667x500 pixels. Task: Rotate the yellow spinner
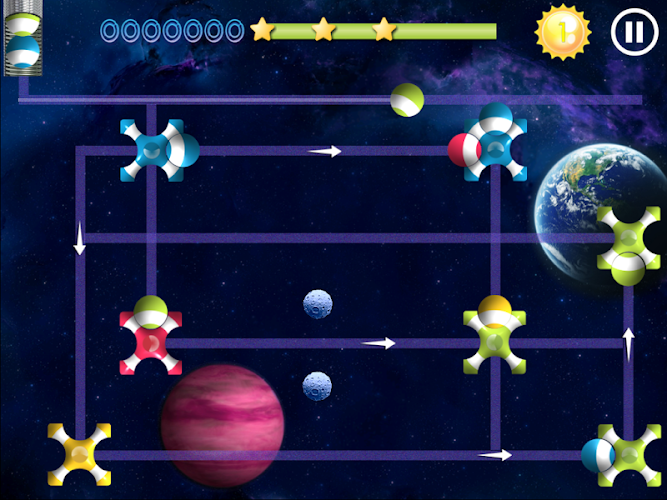pos(80,455)
